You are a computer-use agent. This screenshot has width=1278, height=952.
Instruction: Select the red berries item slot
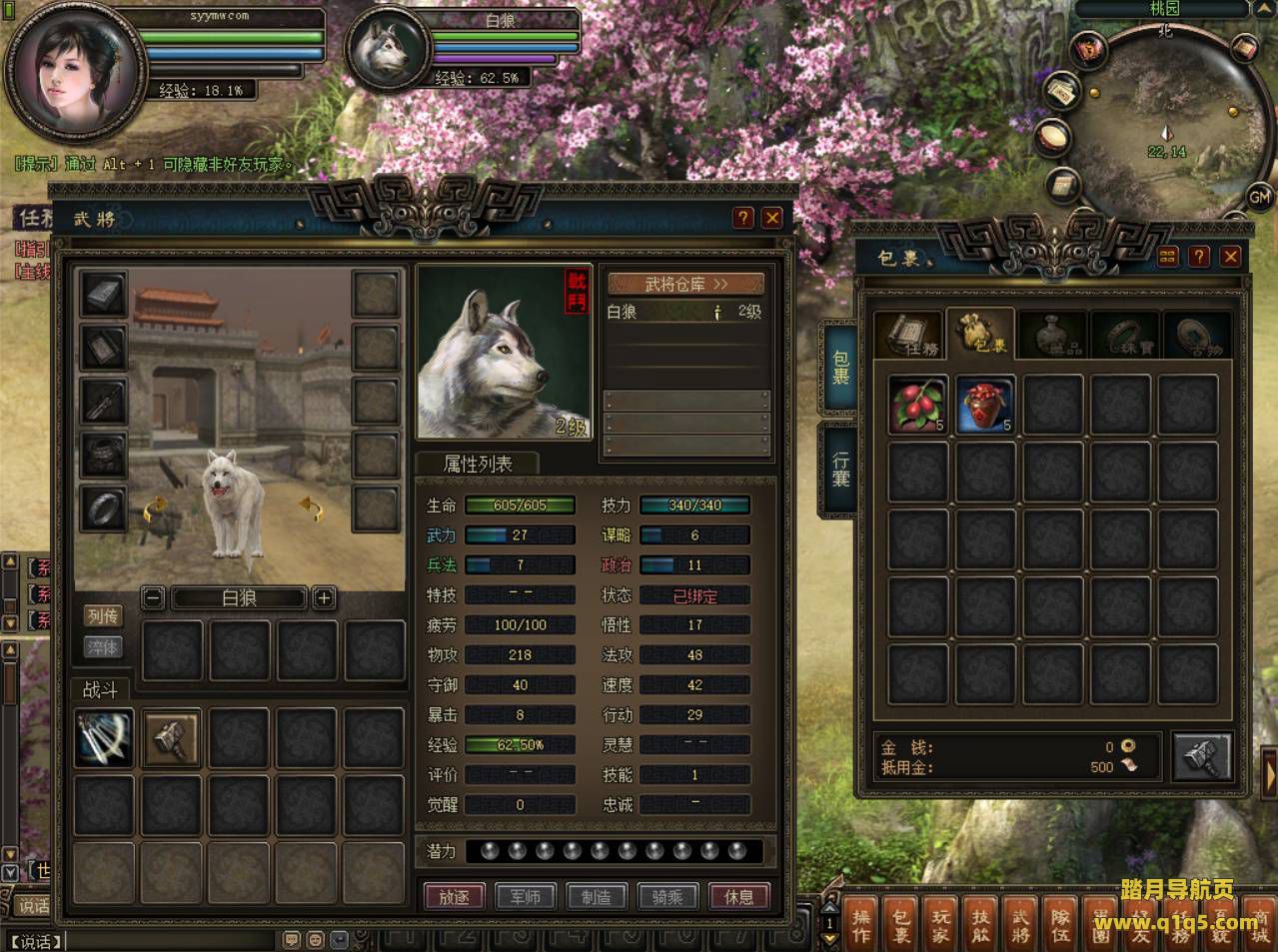click(x=917, y=405)
